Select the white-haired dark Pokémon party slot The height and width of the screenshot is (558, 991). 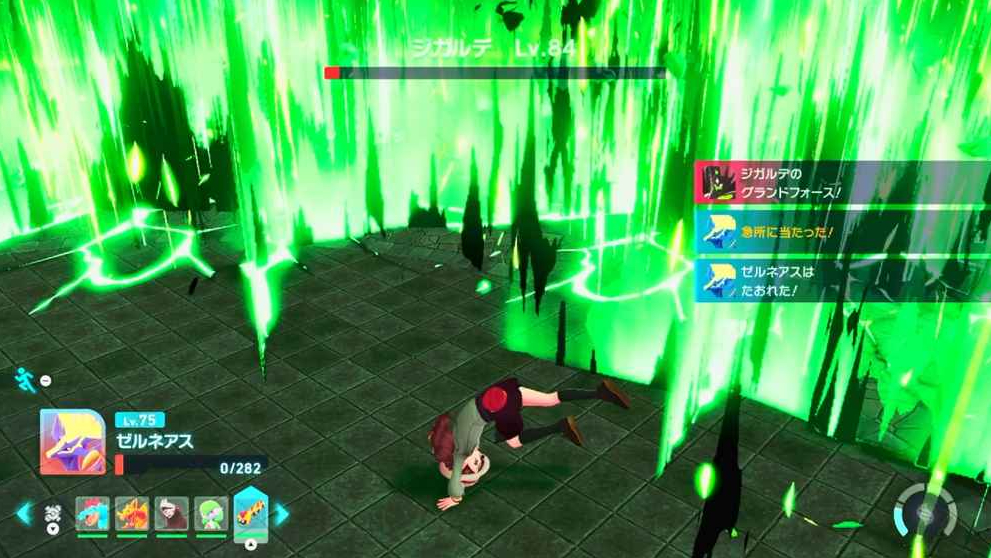170,514
